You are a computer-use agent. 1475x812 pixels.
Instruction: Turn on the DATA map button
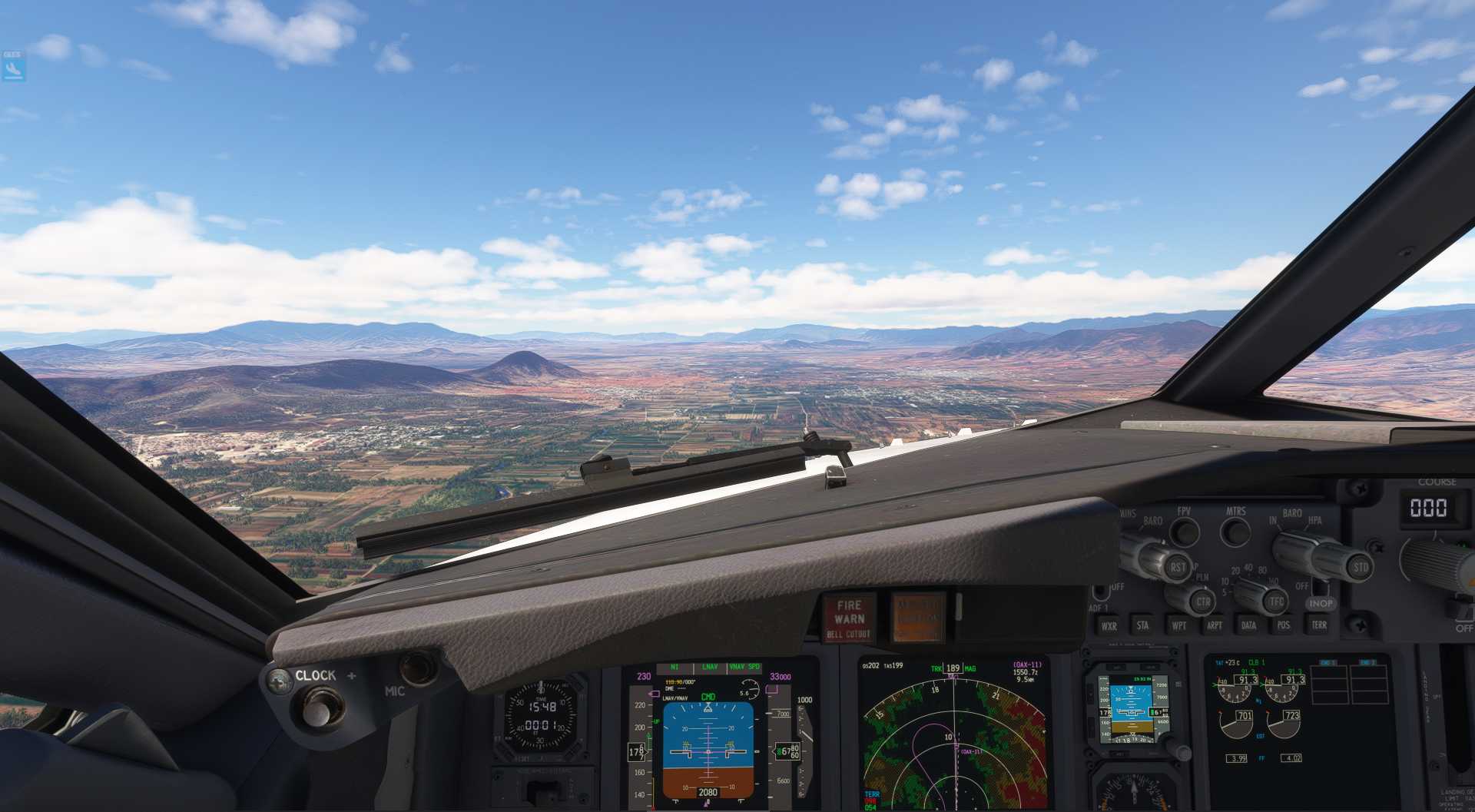tap(1248, 625)
